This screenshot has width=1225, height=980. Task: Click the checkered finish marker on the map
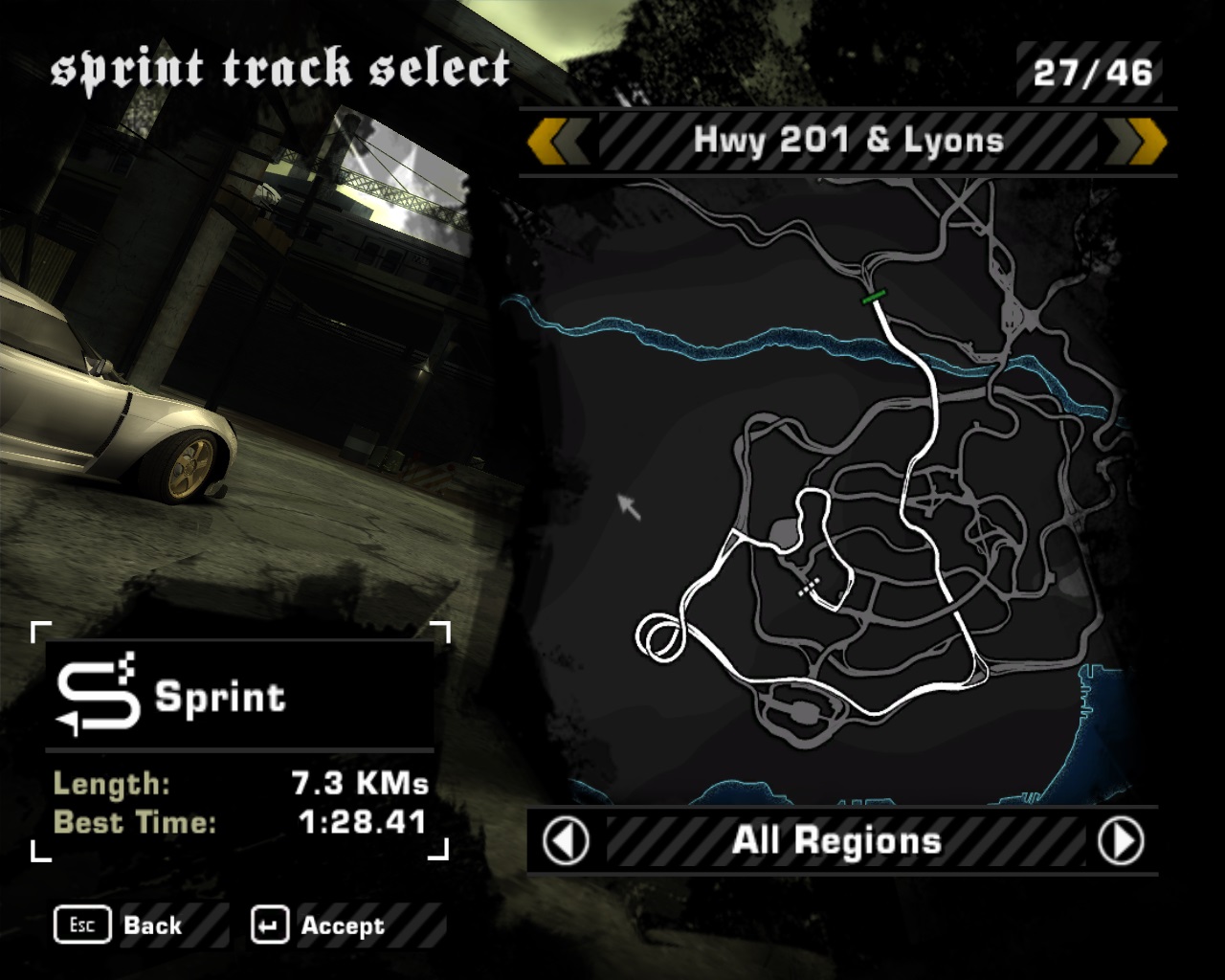coord(809,587)
